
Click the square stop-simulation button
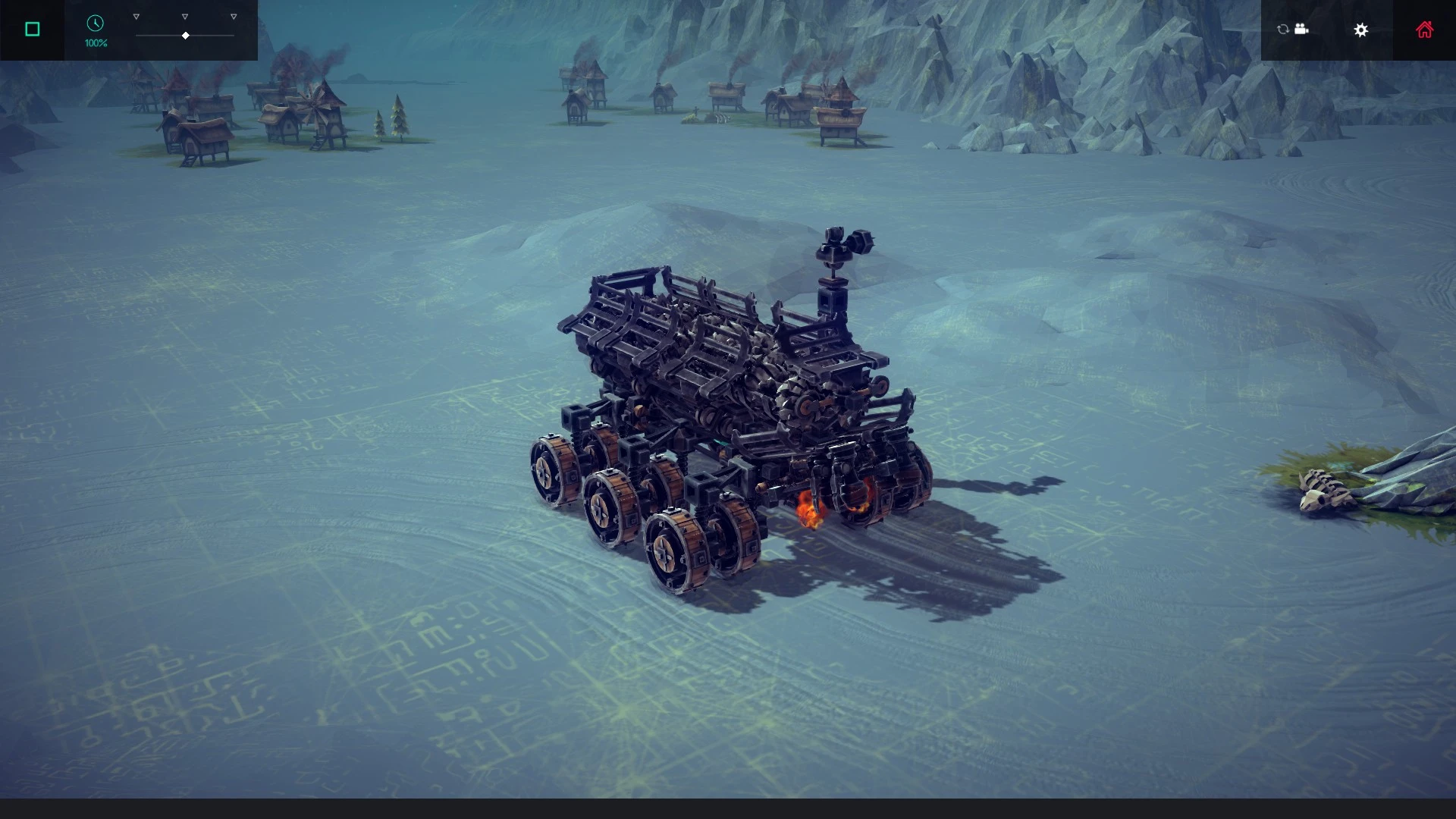point(32,29)
